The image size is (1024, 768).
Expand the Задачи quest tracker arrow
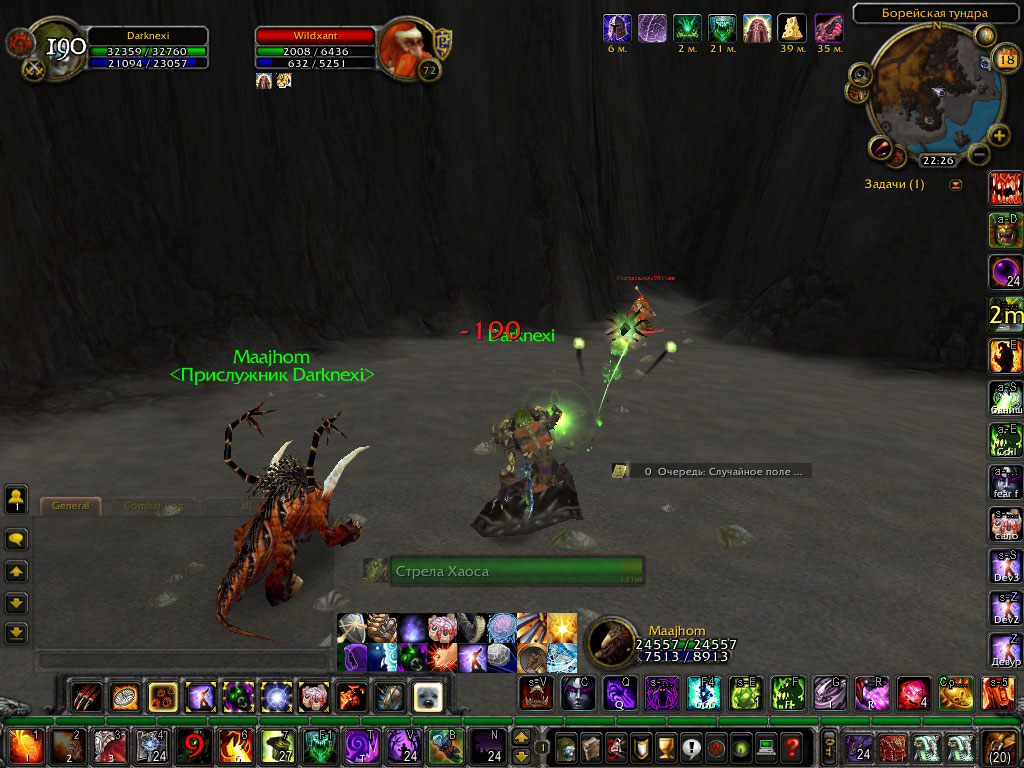point(955,184)
